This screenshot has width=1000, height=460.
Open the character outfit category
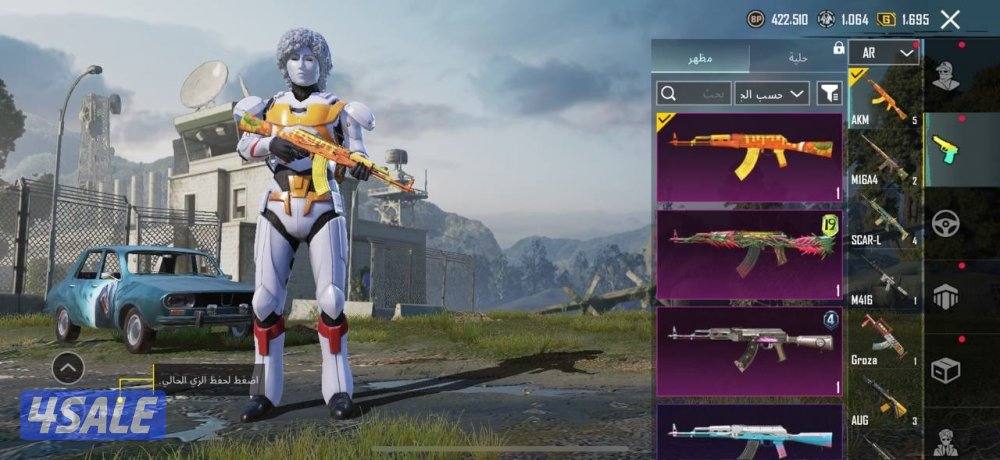[x=945, y=77]
